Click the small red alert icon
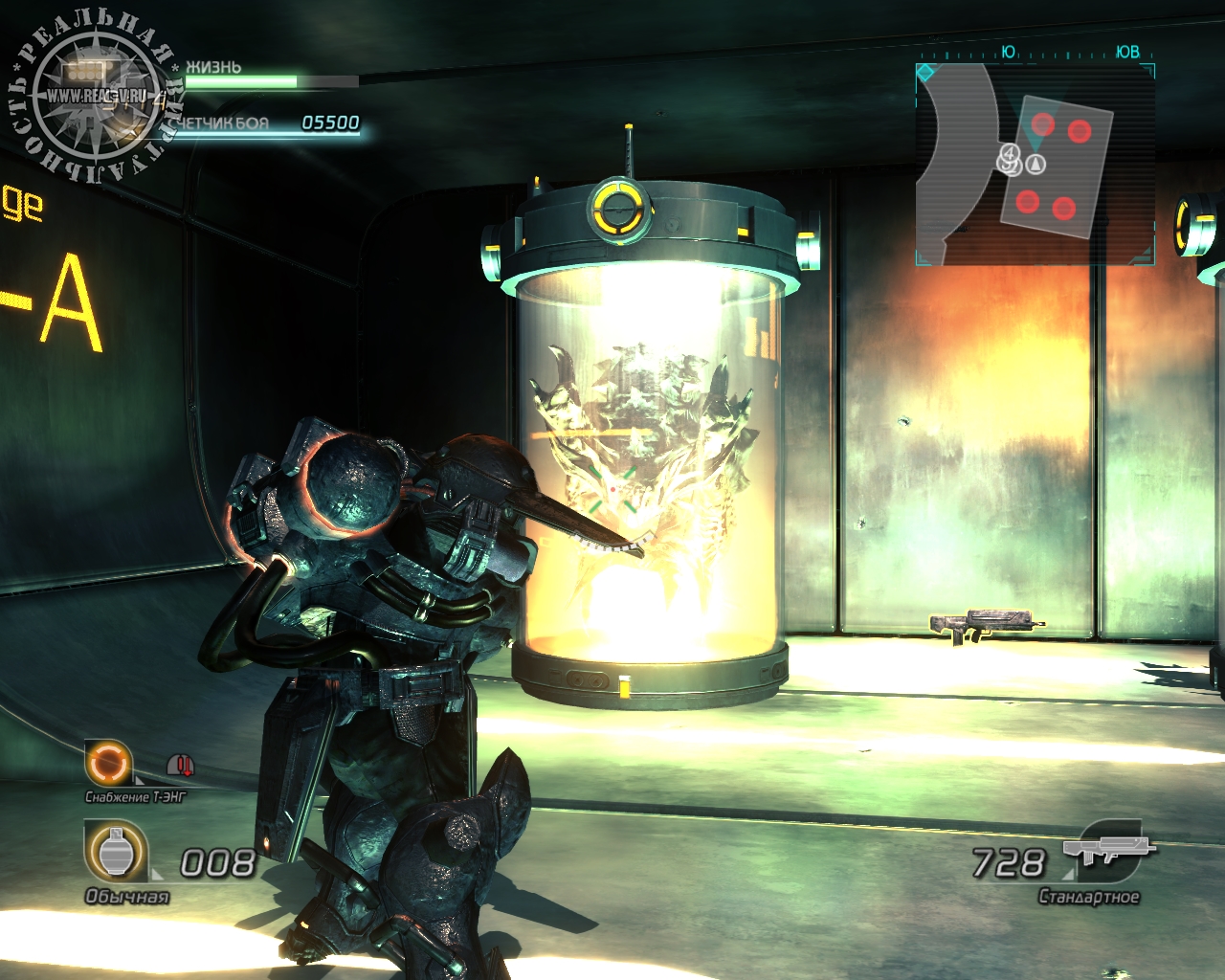The width and height of the screenshot is (1225, 980). click(x=180, y=765)
